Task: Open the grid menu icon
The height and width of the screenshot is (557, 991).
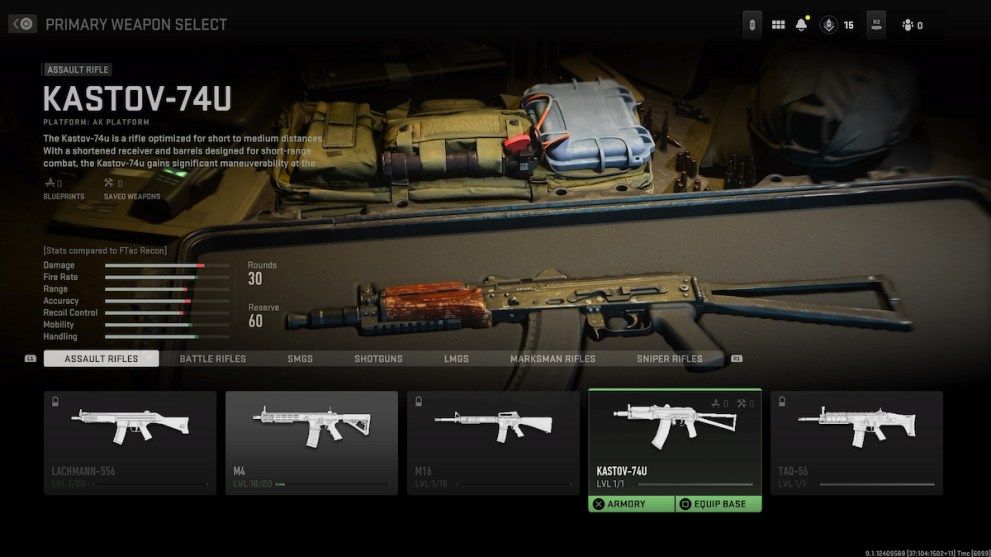Action: [x=778, y=25]
